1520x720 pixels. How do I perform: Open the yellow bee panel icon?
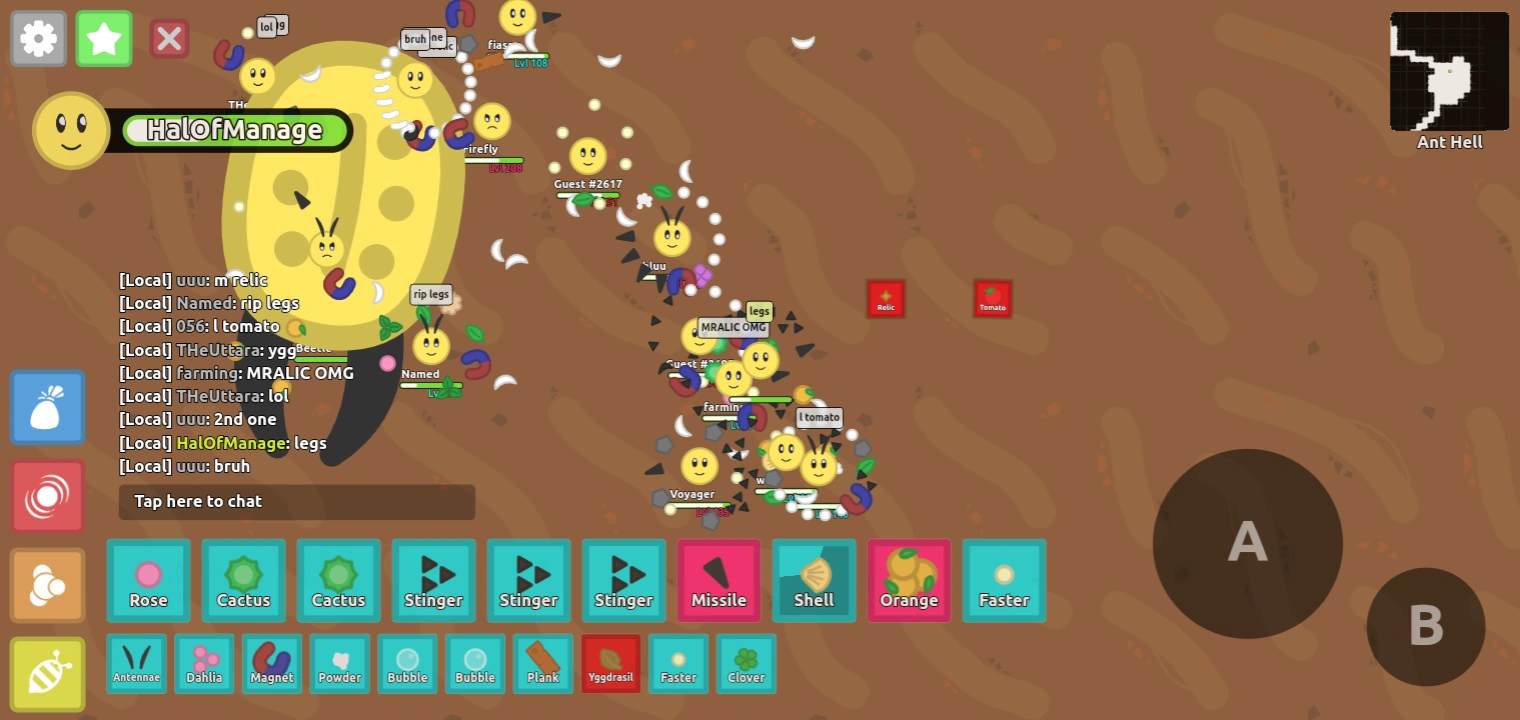(47, 674)
